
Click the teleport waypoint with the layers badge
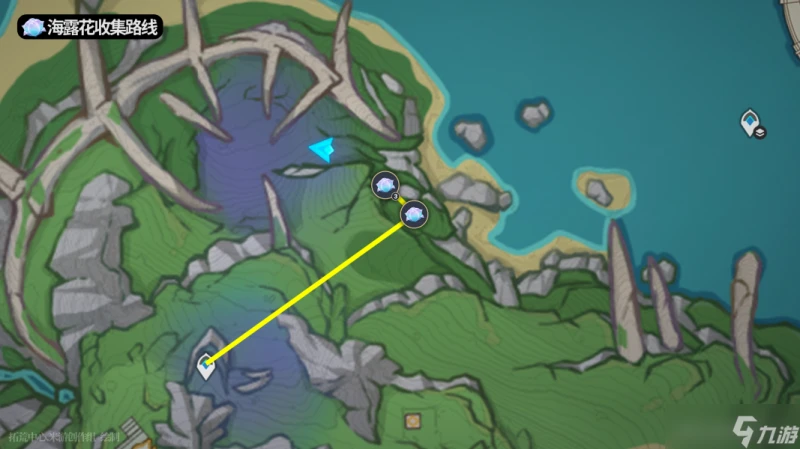pyautogui.click(x=752, y=124)
